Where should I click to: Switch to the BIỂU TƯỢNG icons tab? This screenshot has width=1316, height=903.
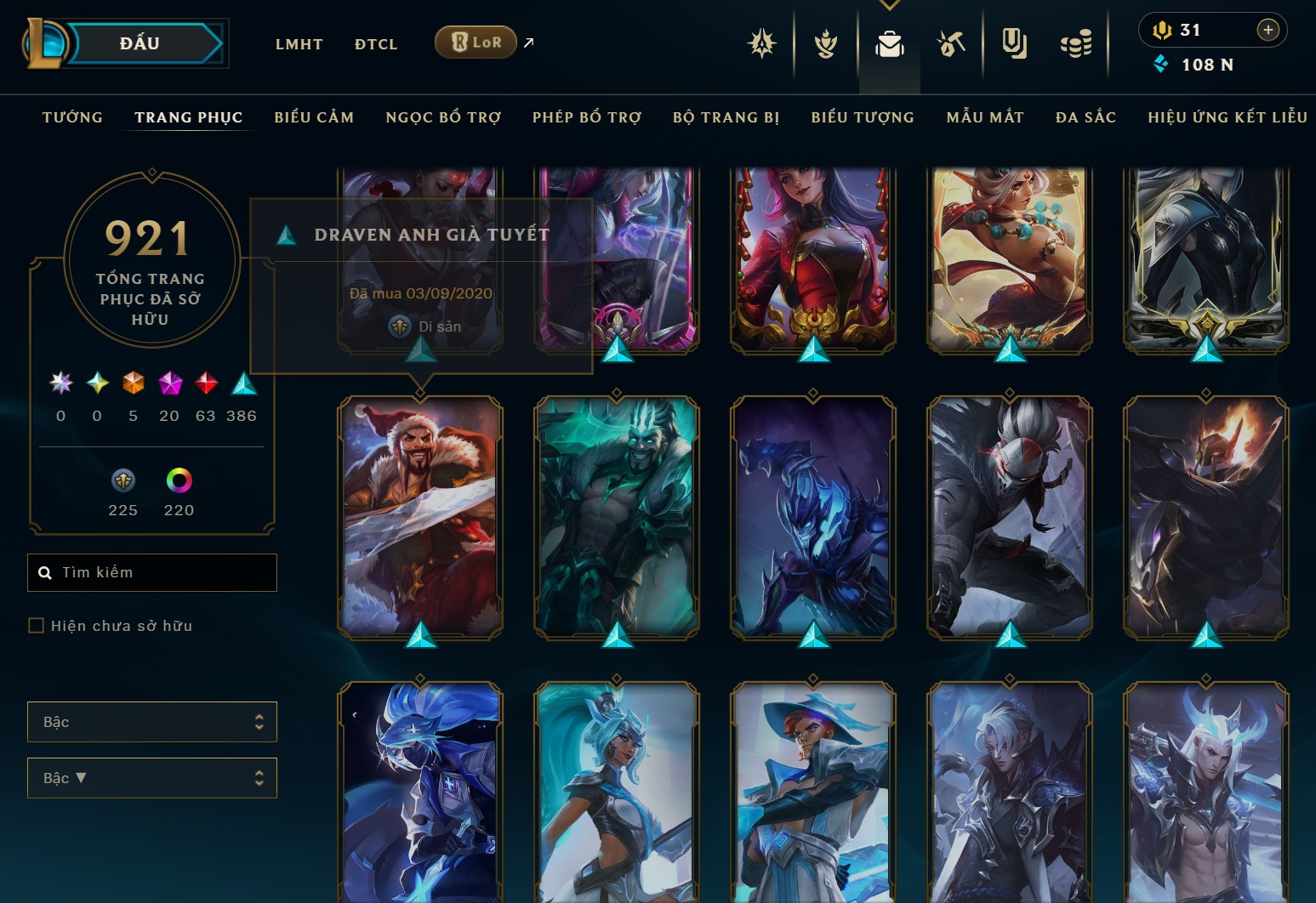tap(863, 117)
